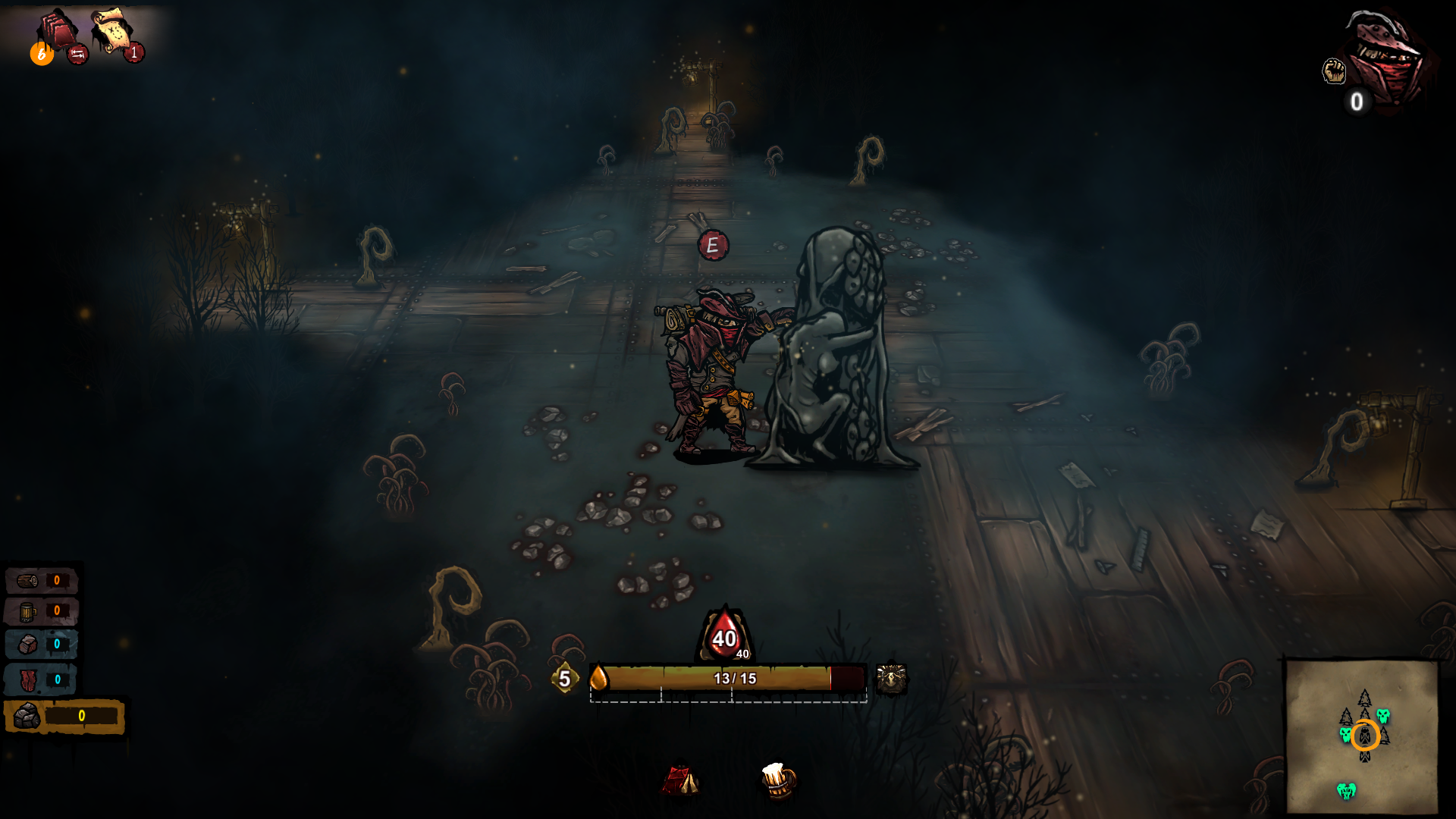Use the foaming beer mug icon
The width and height of the screenshot is (1456, 819).
pyautogui.click(x=778, y=780)
